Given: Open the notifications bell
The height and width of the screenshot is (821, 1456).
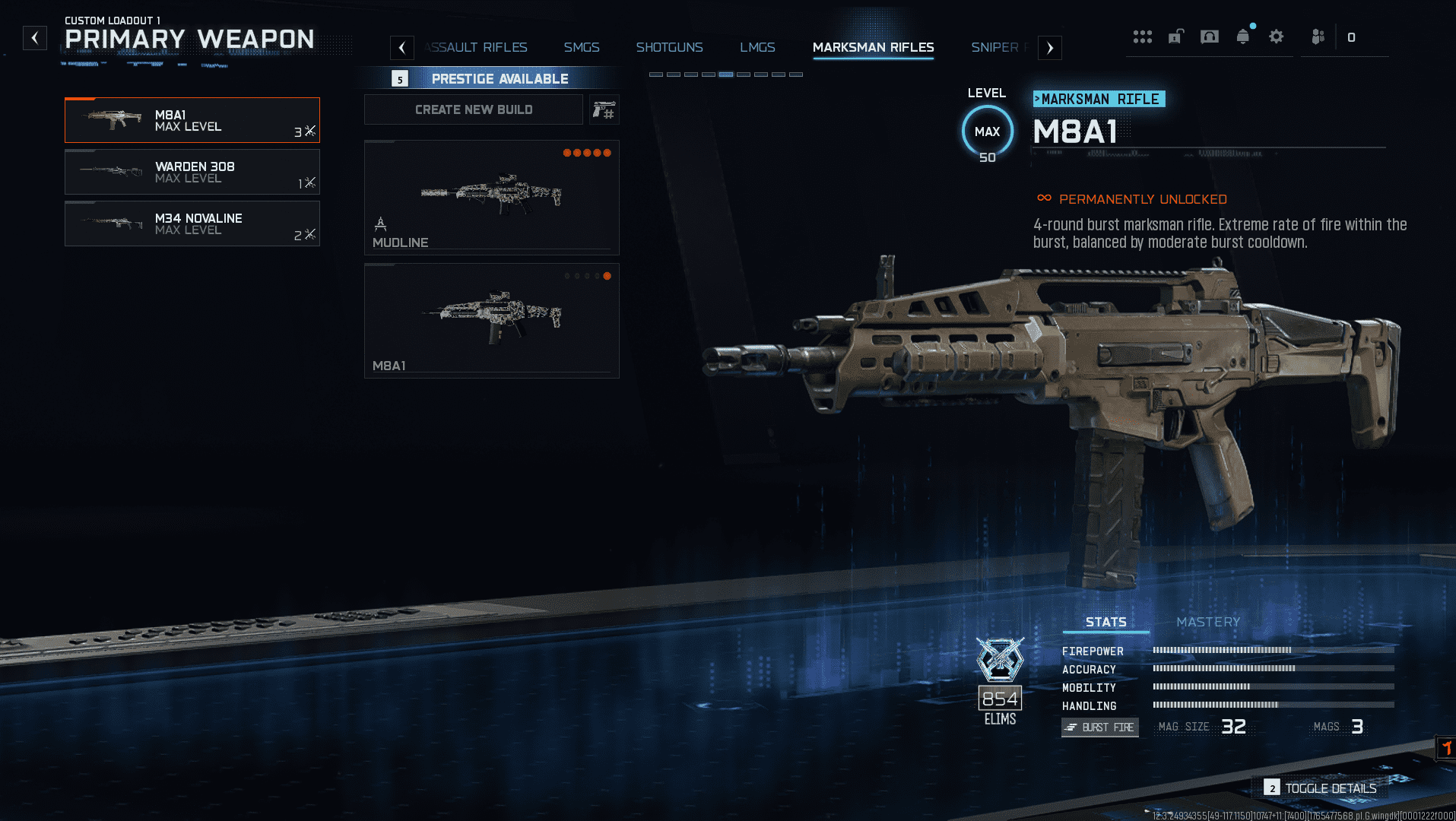Looking at the screenshot, I should (x=1243, y=36).
